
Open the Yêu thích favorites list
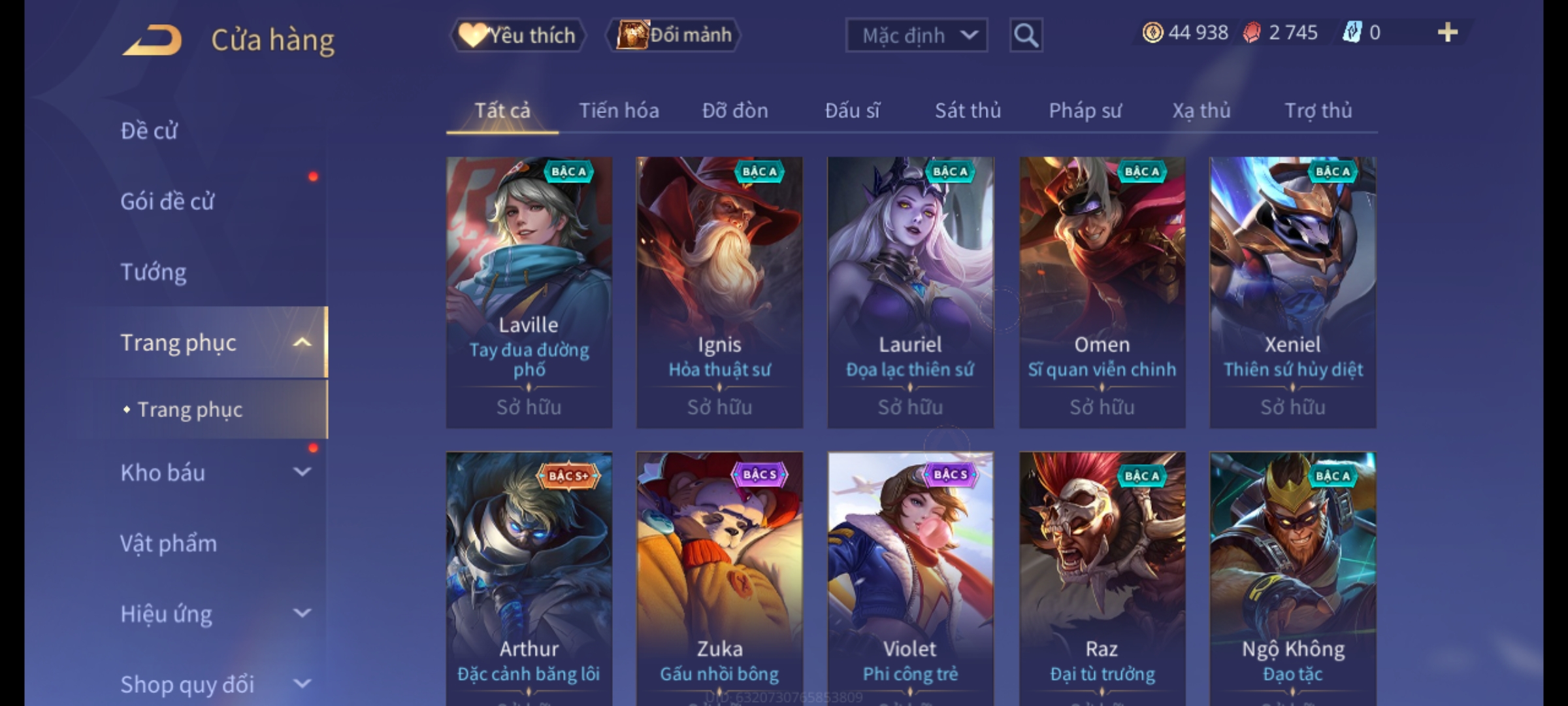click(x=518, y=35)
